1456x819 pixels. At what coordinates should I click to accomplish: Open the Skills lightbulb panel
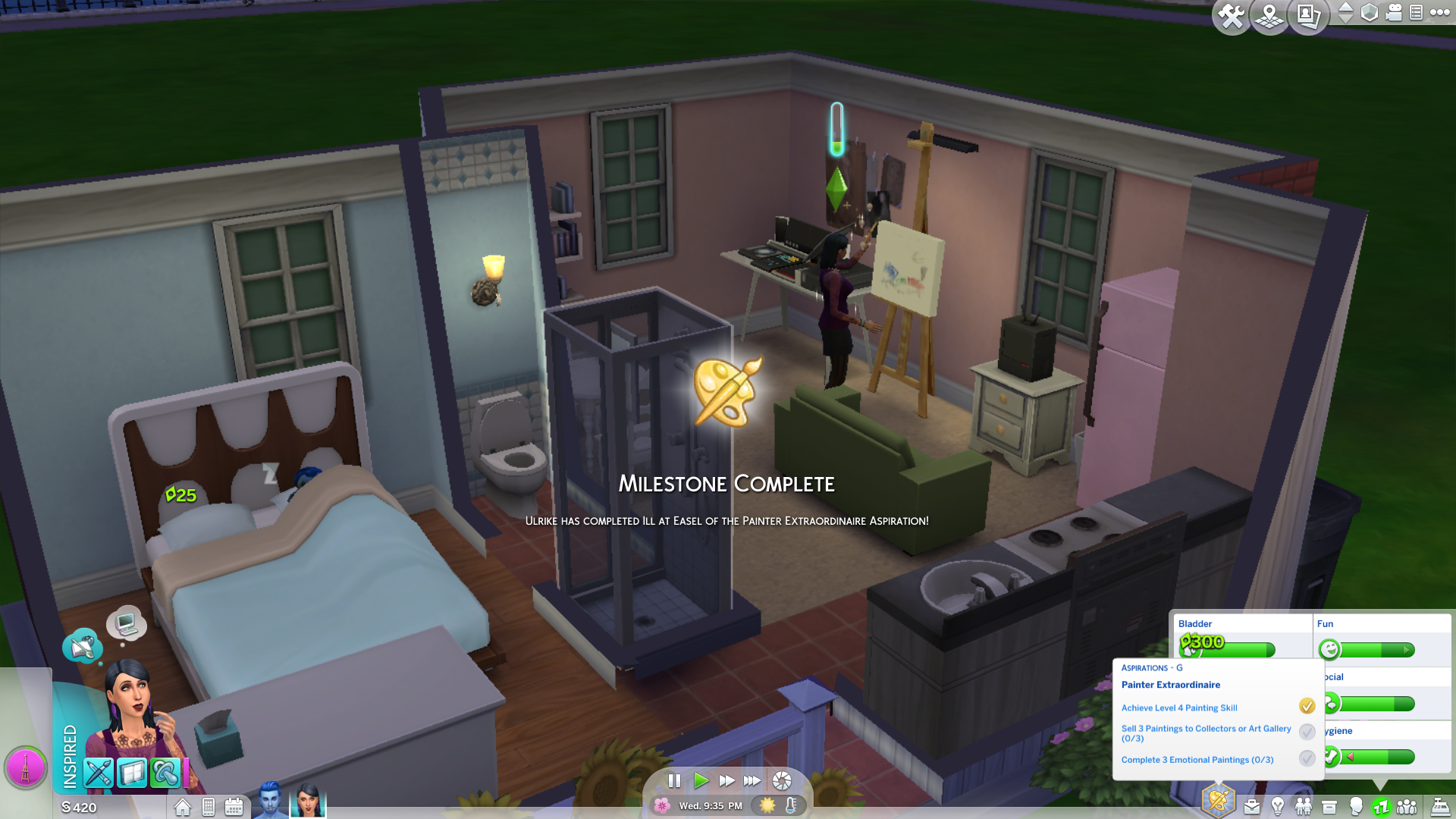pos(1278,807)
